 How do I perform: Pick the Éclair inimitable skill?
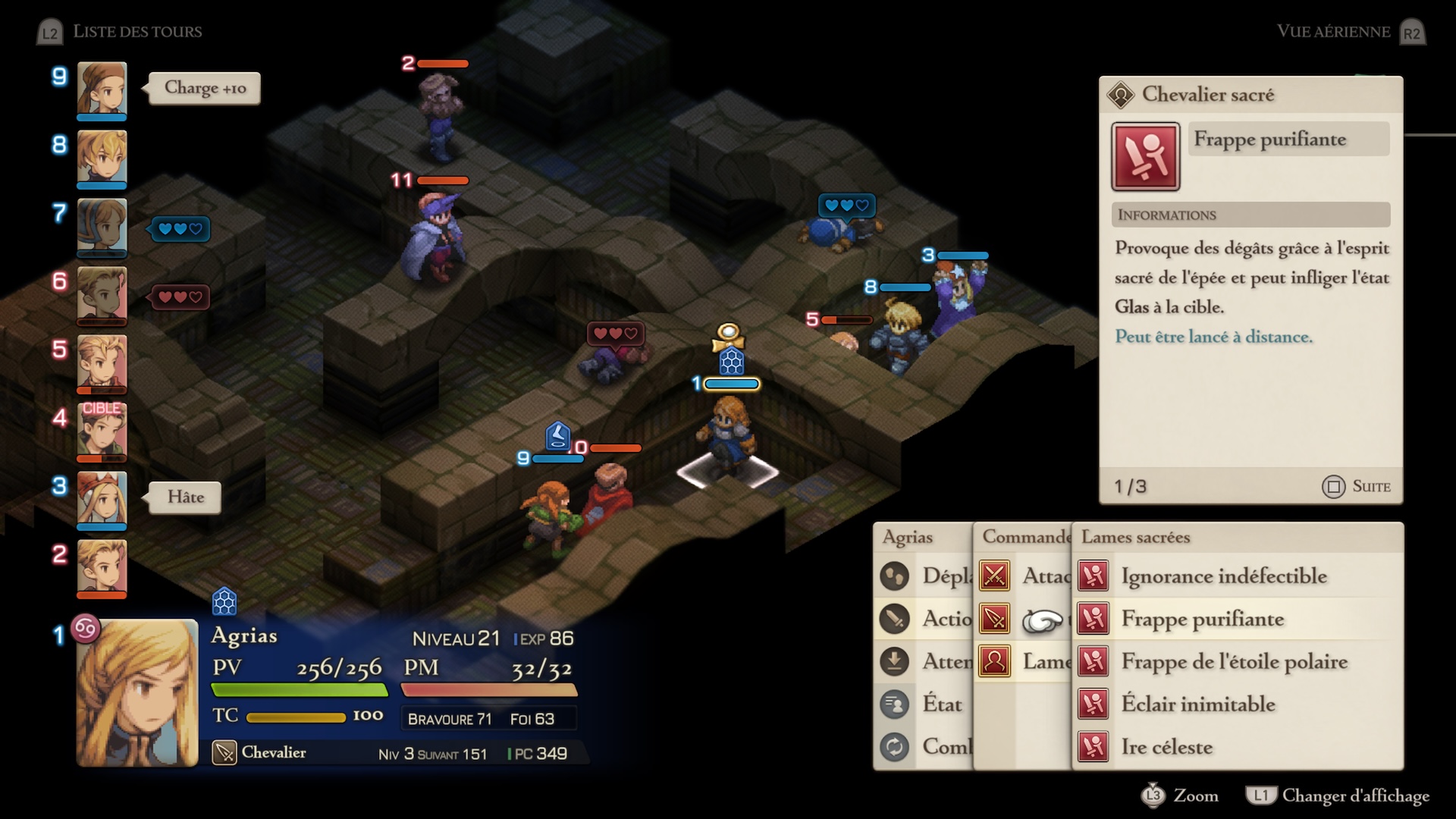(x=1197, y=704)
